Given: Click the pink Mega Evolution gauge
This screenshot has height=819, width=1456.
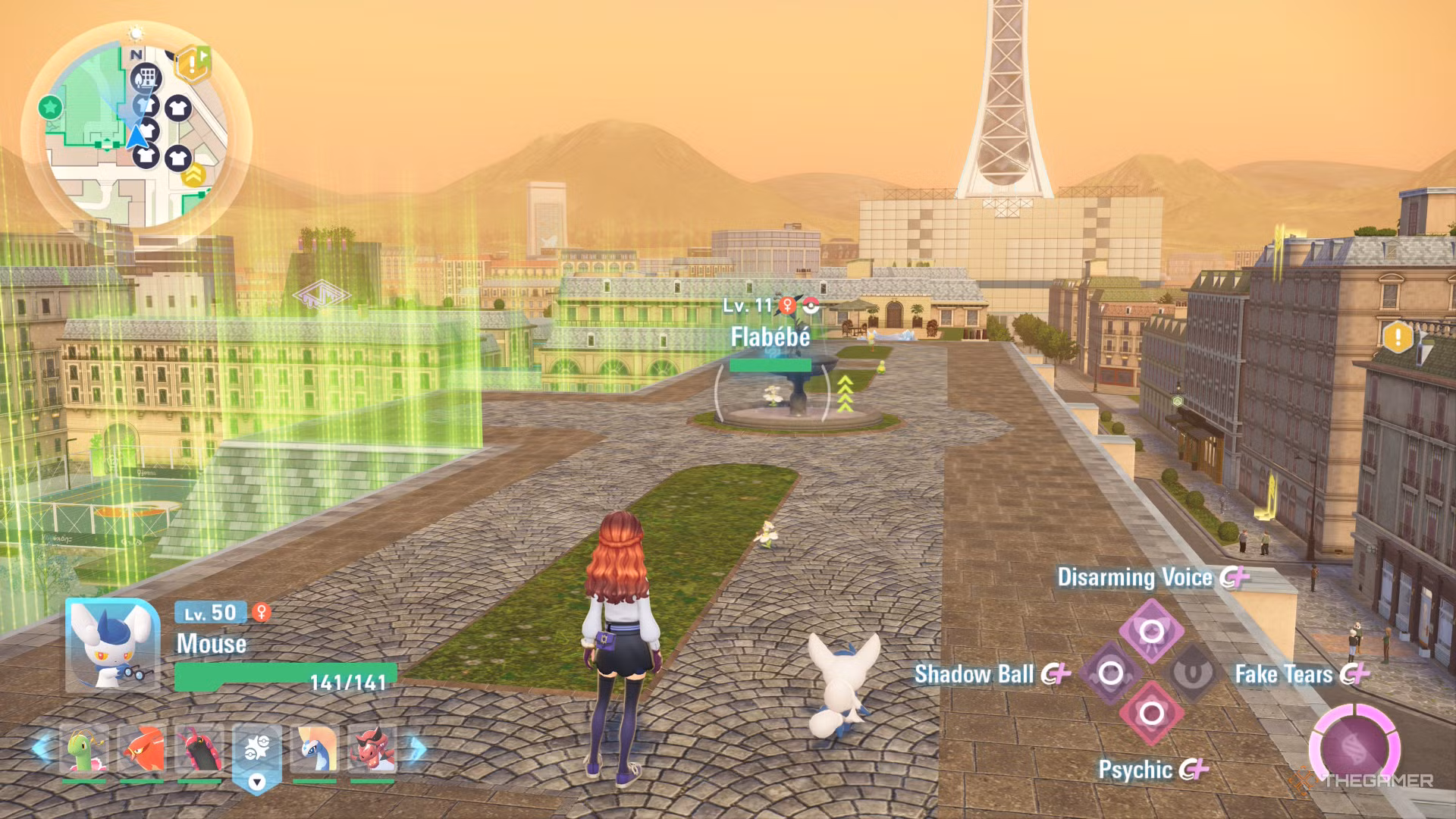Looking at the screenshot, I should (x=1354, y=747).
